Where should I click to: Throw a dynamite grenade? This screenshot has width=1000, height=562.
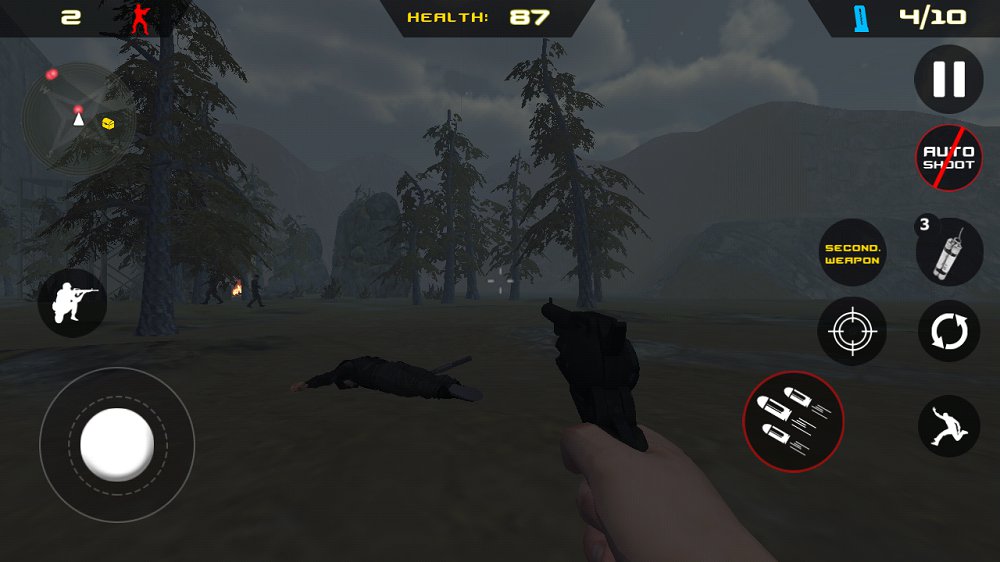click(949, 253)
